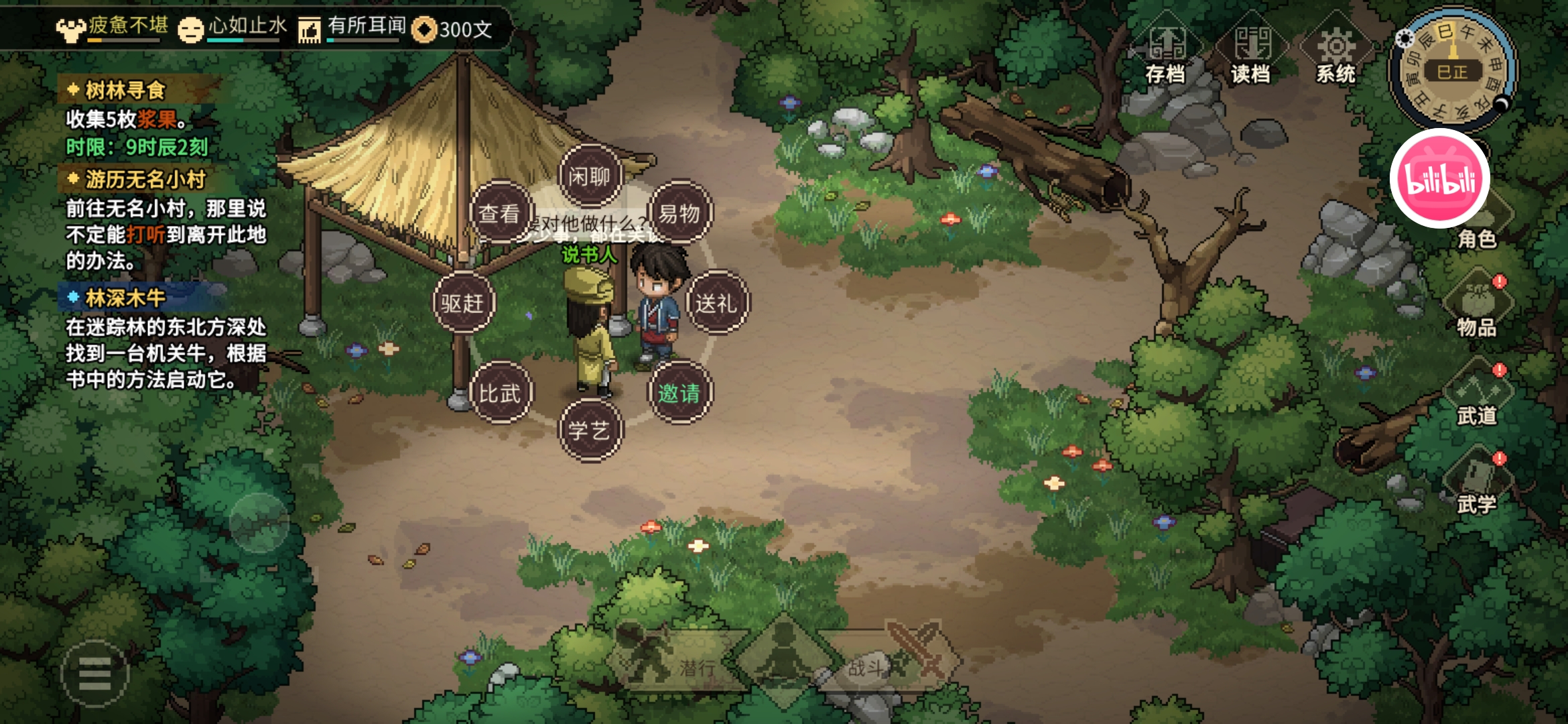
Task: Select the 查看 inspect option
Action: (x=500, y=213)
